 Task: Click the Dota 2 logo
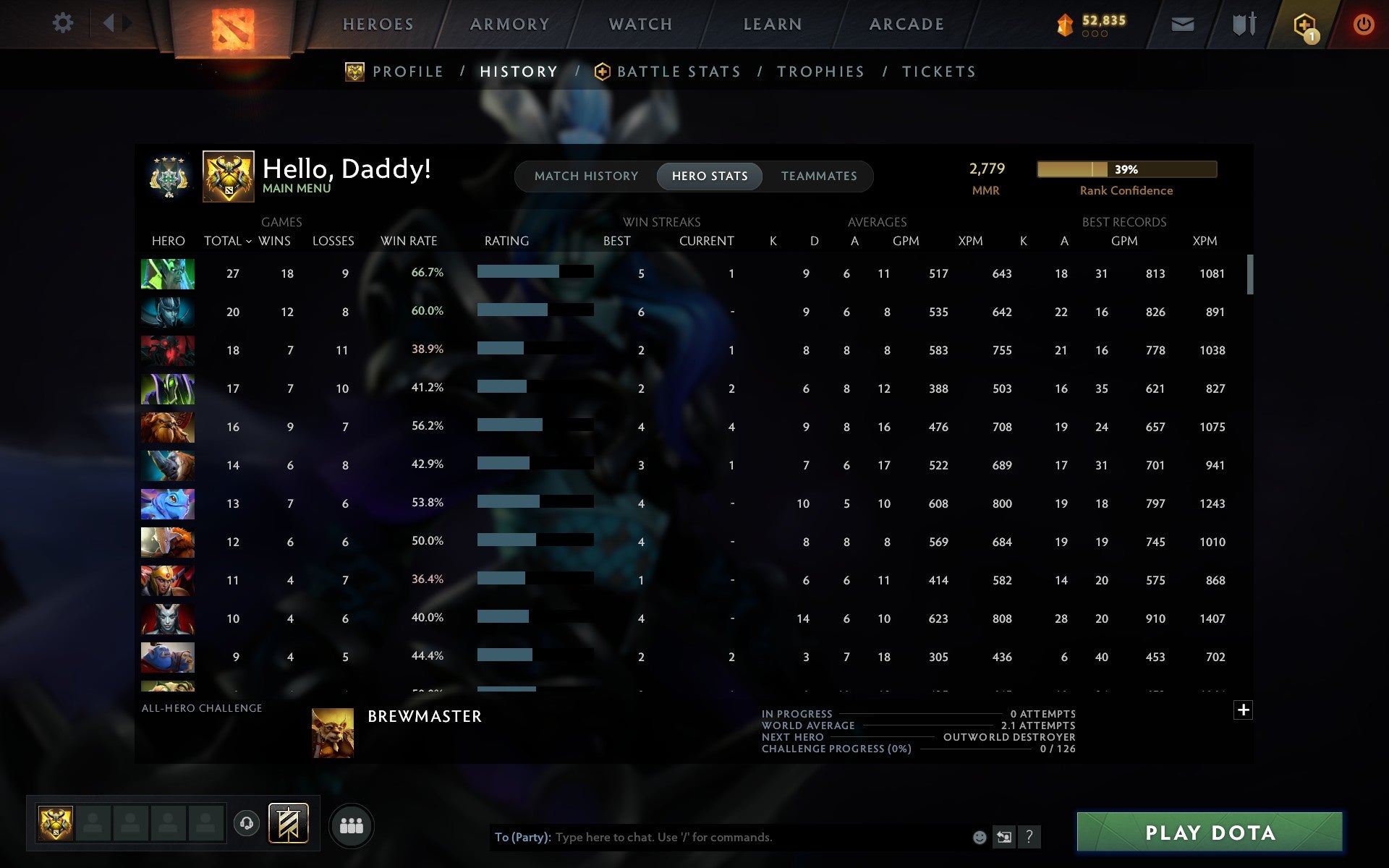231,25
